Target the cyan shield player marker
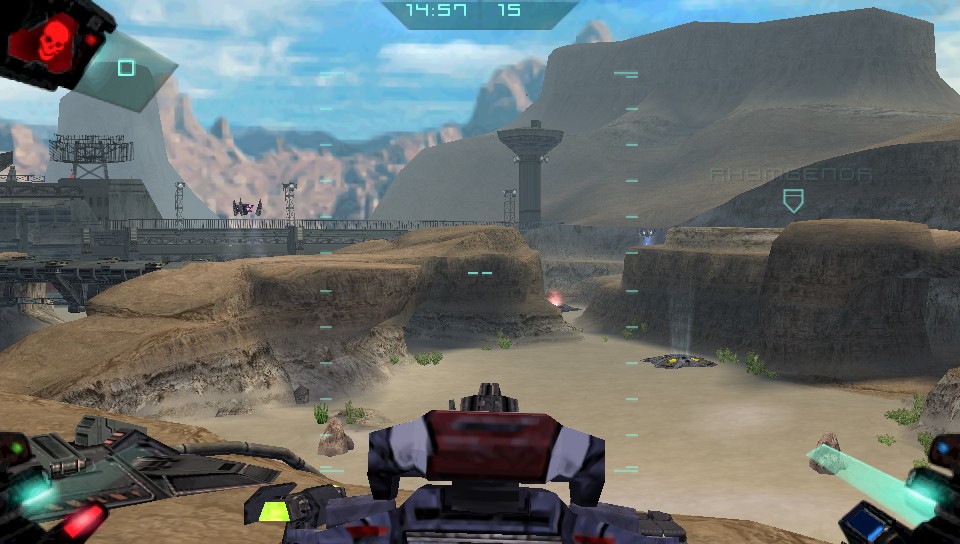This screenshot has width=960, height=544. (793, 200)
